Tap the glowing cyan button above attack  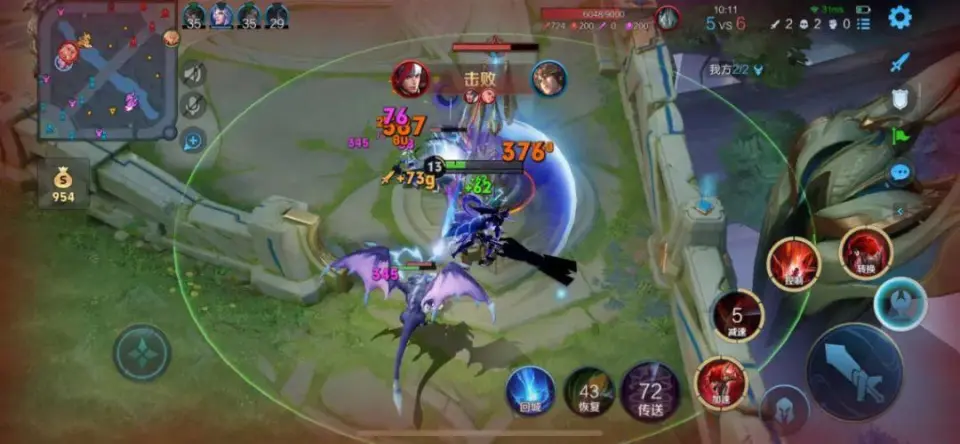click(900, 303)
